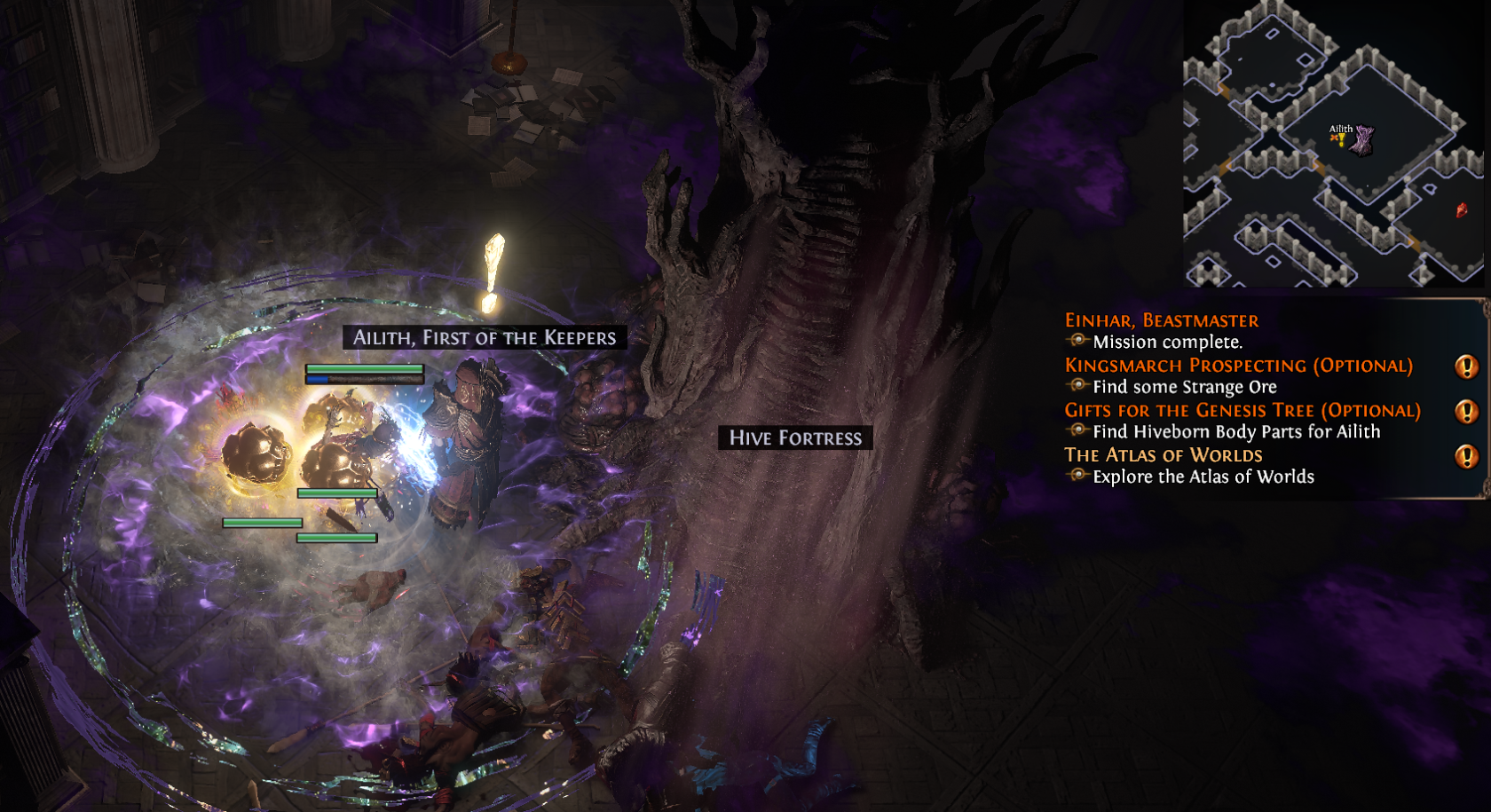
Task: Click the Atlas of Worlds exclamation icon
Action: (1466, 456)
